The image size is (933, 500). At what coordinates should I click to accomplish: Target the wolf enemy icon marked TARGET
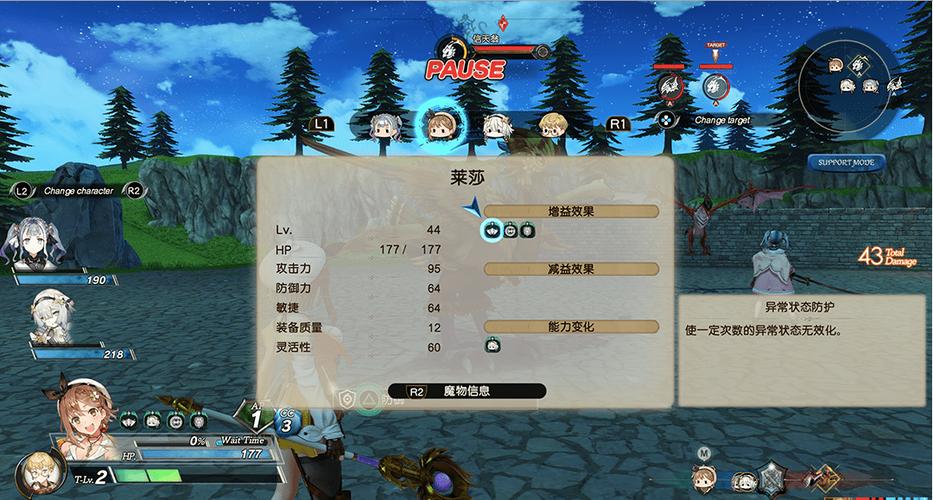coord(715,88)
